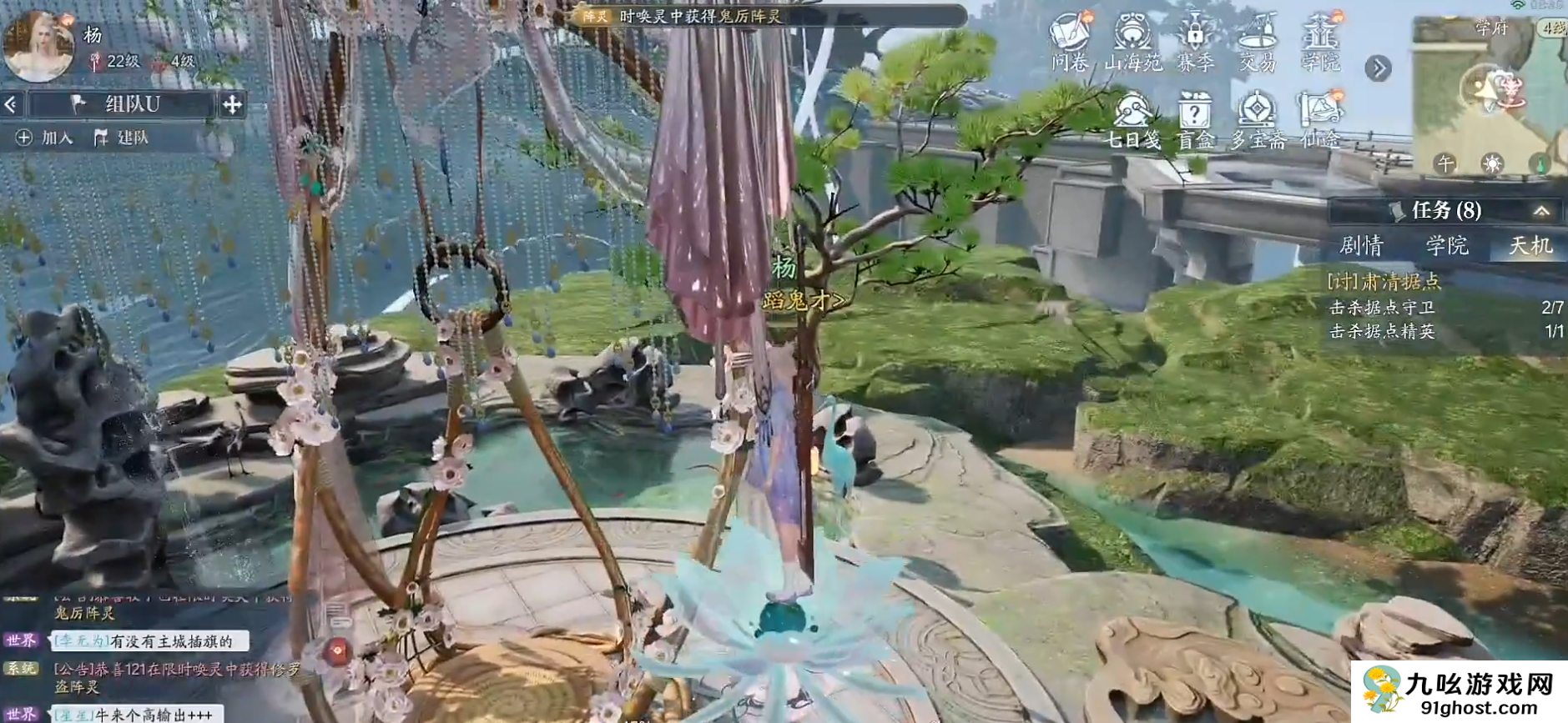Open the 盲盒 blind box icon
This screenshot has height=723, width=1568.
point(1195,121)
